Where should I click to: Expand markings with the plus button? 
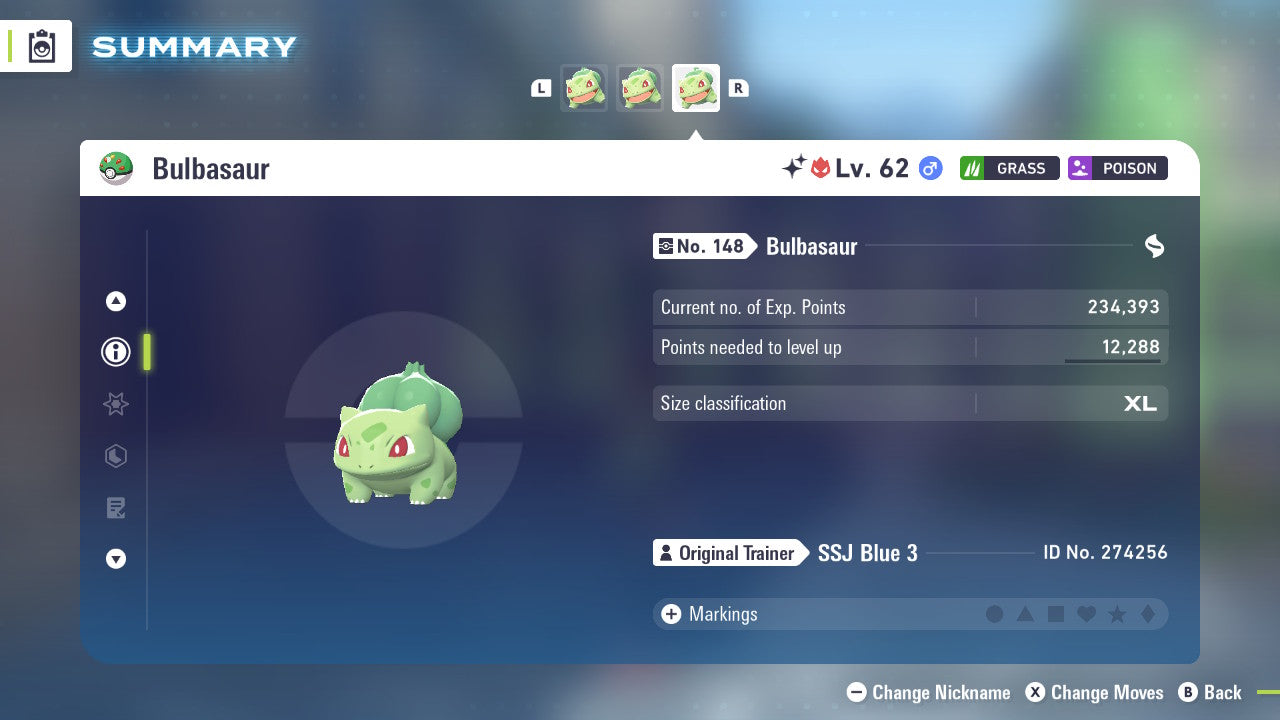click(x=670, y=614)
